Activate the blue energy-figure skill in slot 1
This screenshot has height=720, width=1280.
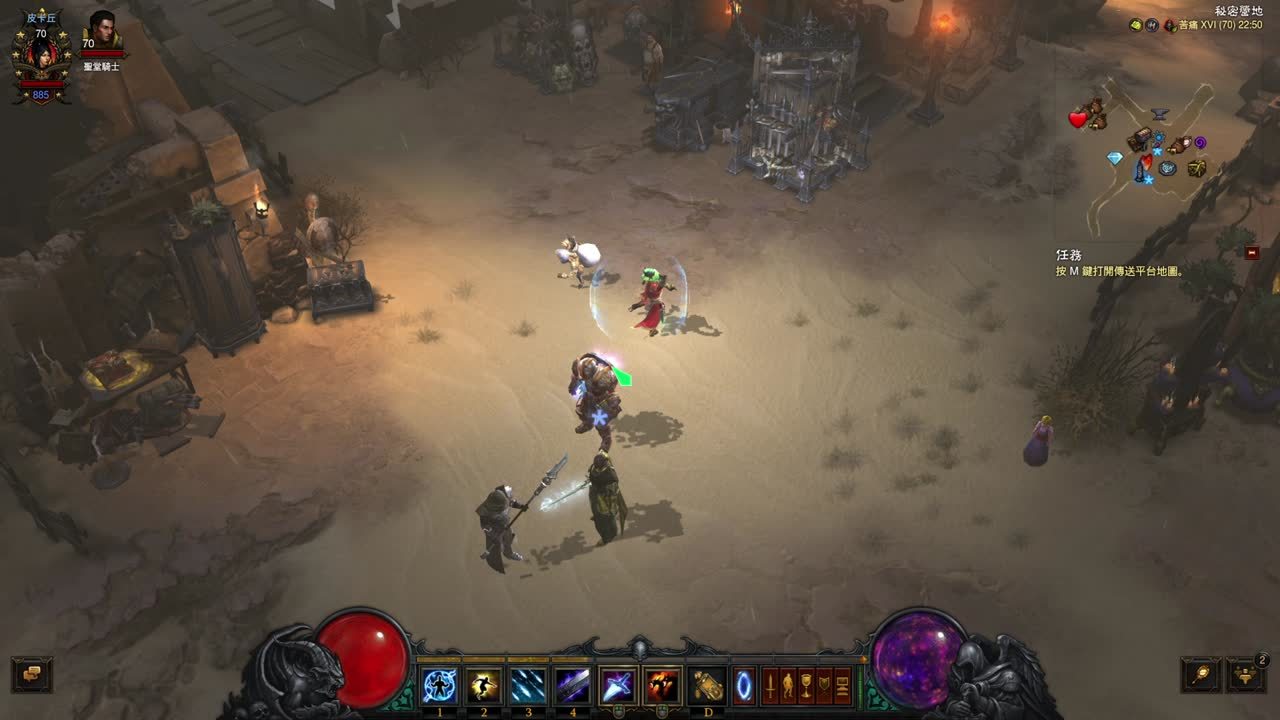click(x=440, y=686)
